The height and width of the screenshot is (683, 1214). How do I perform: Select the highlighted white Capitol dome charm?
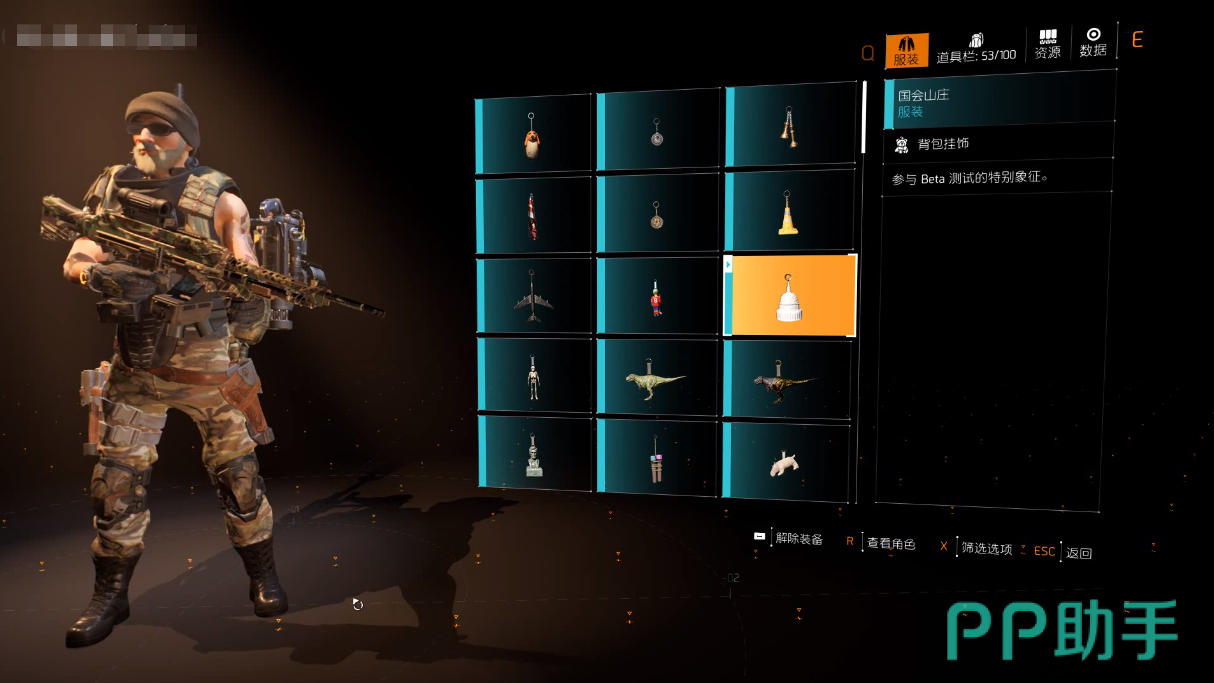790,297
